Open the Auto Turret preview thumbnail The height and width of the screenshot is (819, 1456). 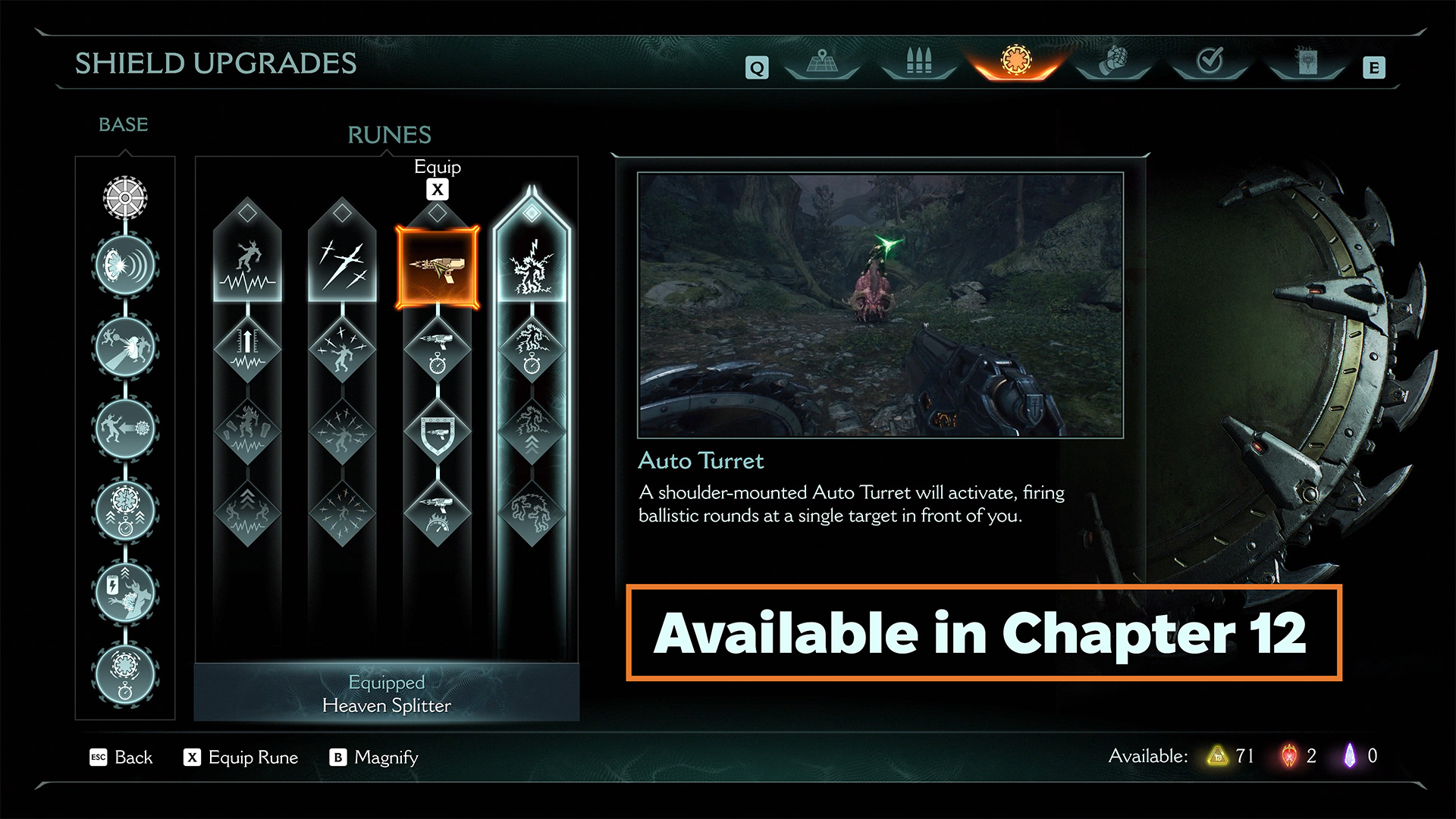(x=880, y=305)
